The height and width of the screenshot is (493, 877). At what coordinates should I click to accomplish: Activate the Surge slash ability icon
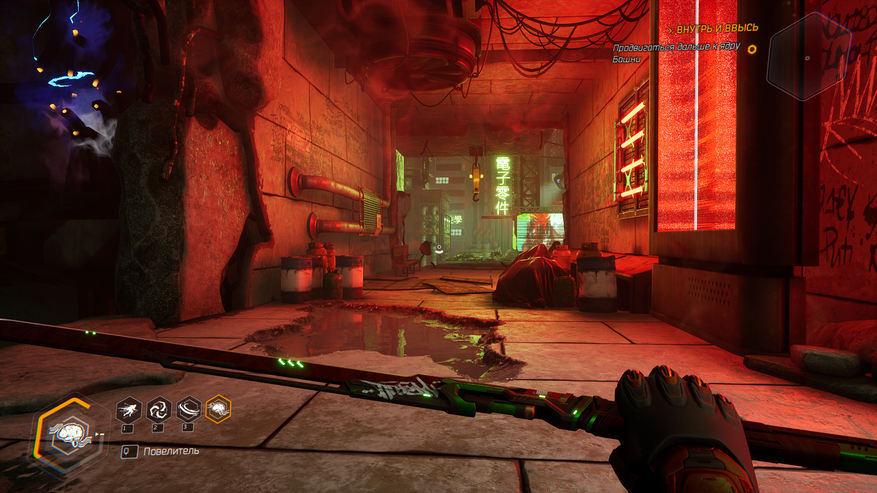click(187, 408)
